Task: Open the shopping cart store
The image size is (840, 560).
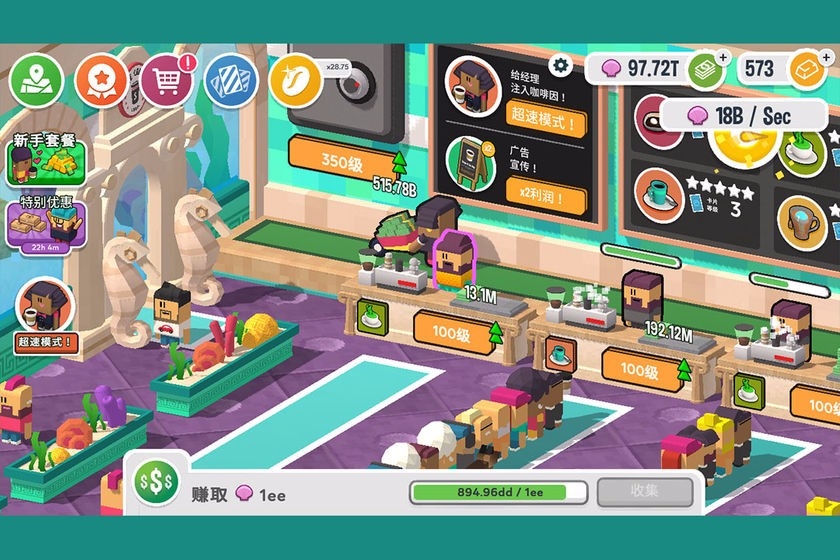Action: (167, 80)
